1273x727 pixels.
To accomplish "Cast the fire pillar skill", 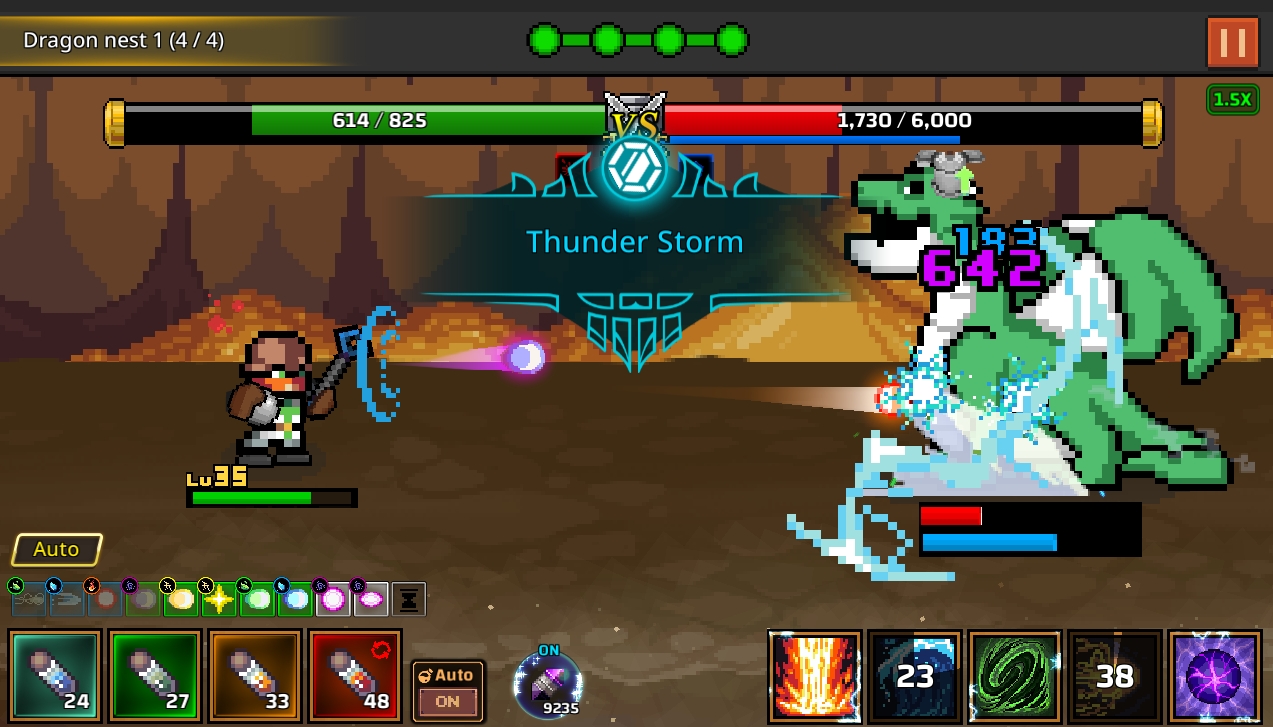I will pos(815,676).
